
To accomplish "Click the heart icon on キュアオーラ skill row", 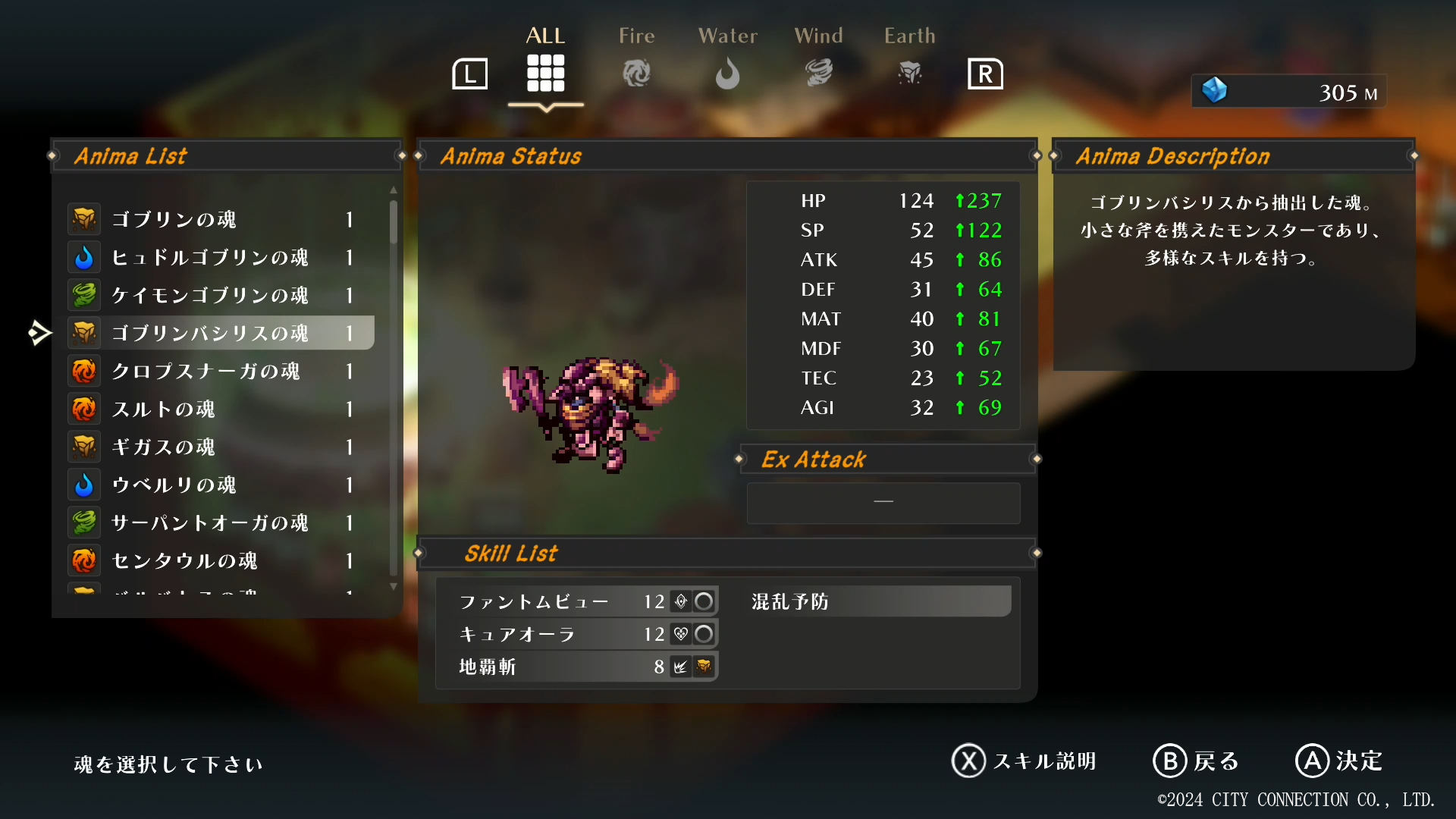I will [682, 635].
